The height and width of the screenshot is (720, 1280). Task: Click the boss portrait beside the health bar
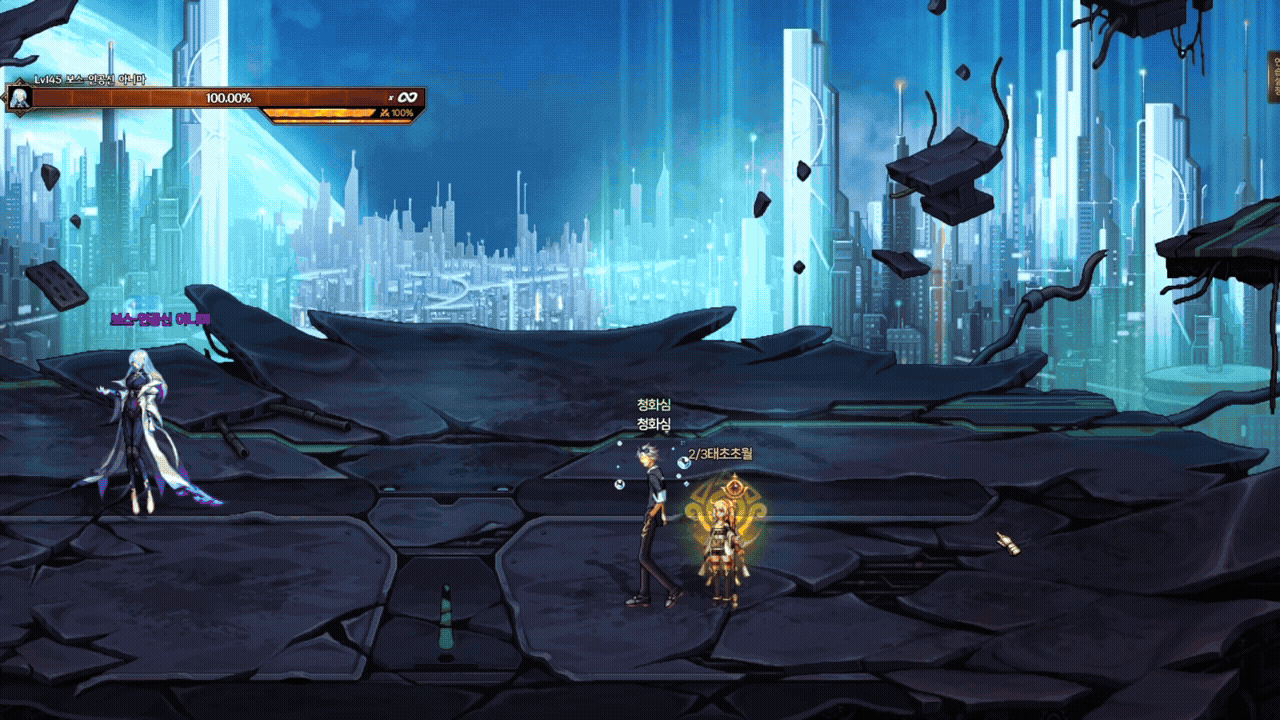click(19, 98)
